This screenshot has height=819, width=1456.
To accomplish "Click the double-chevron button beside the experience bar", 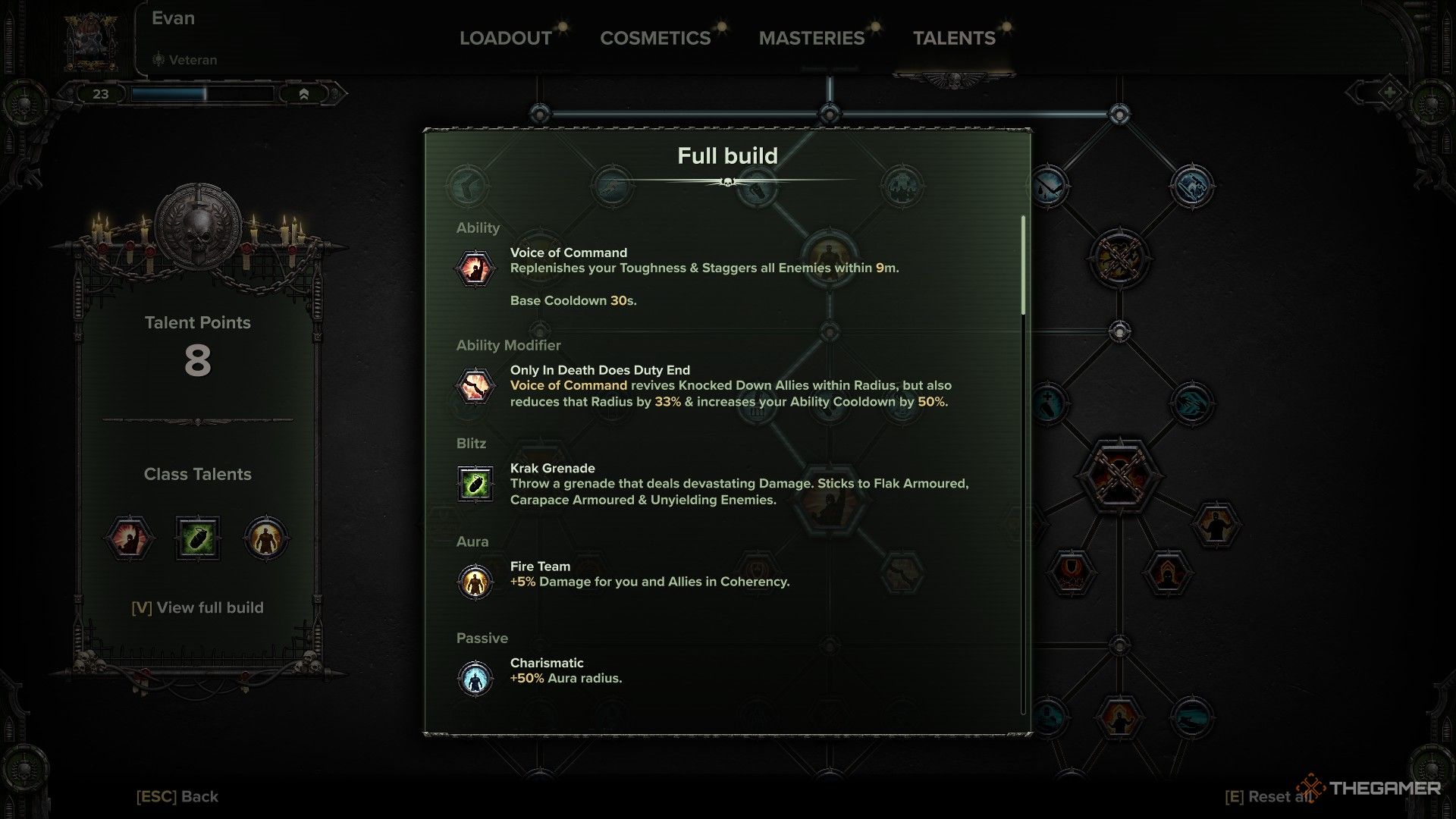I will click(x=303, y=94).
